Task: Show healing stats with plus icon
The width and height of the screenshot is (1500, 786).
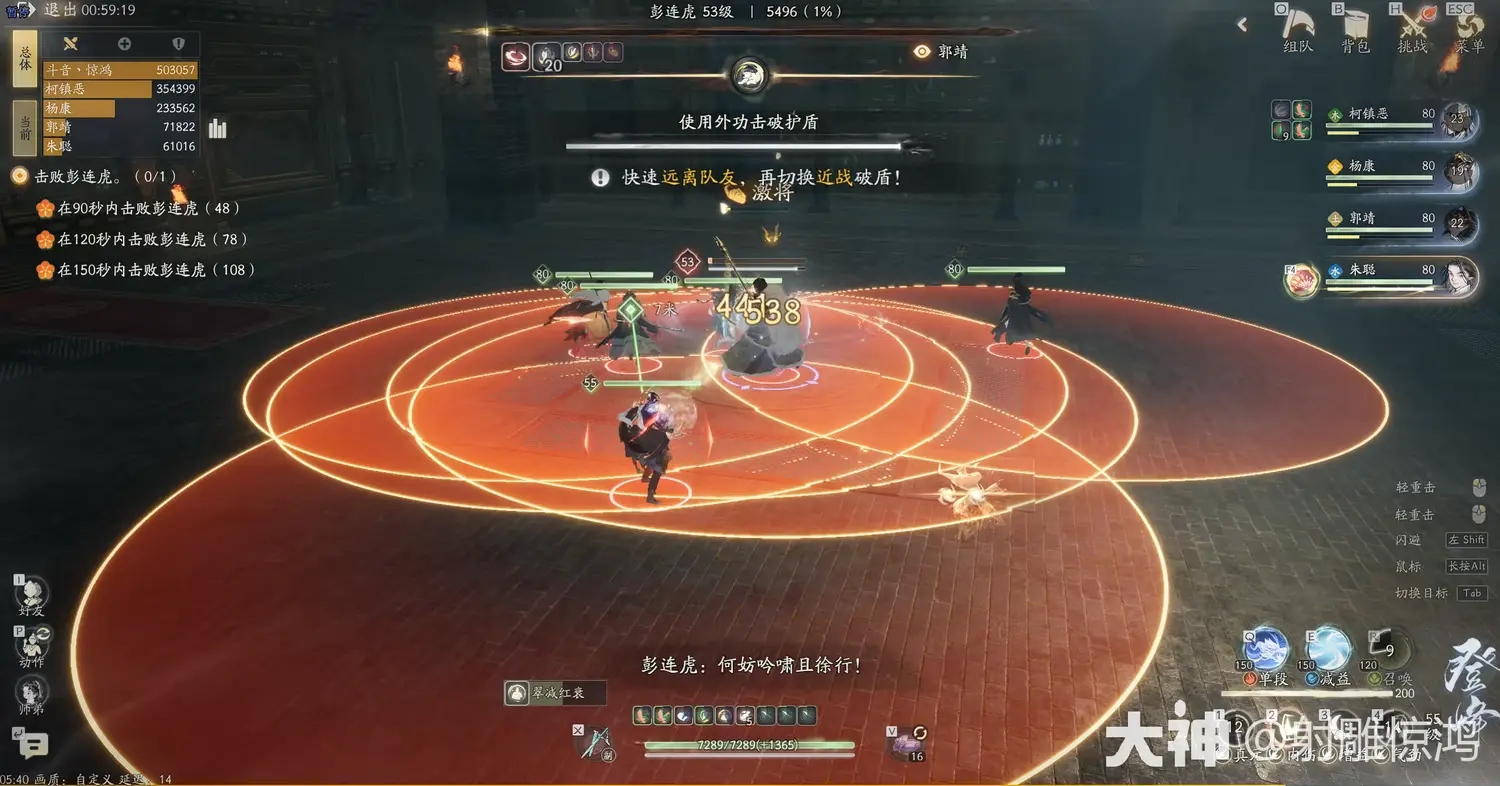Action: 124,44
